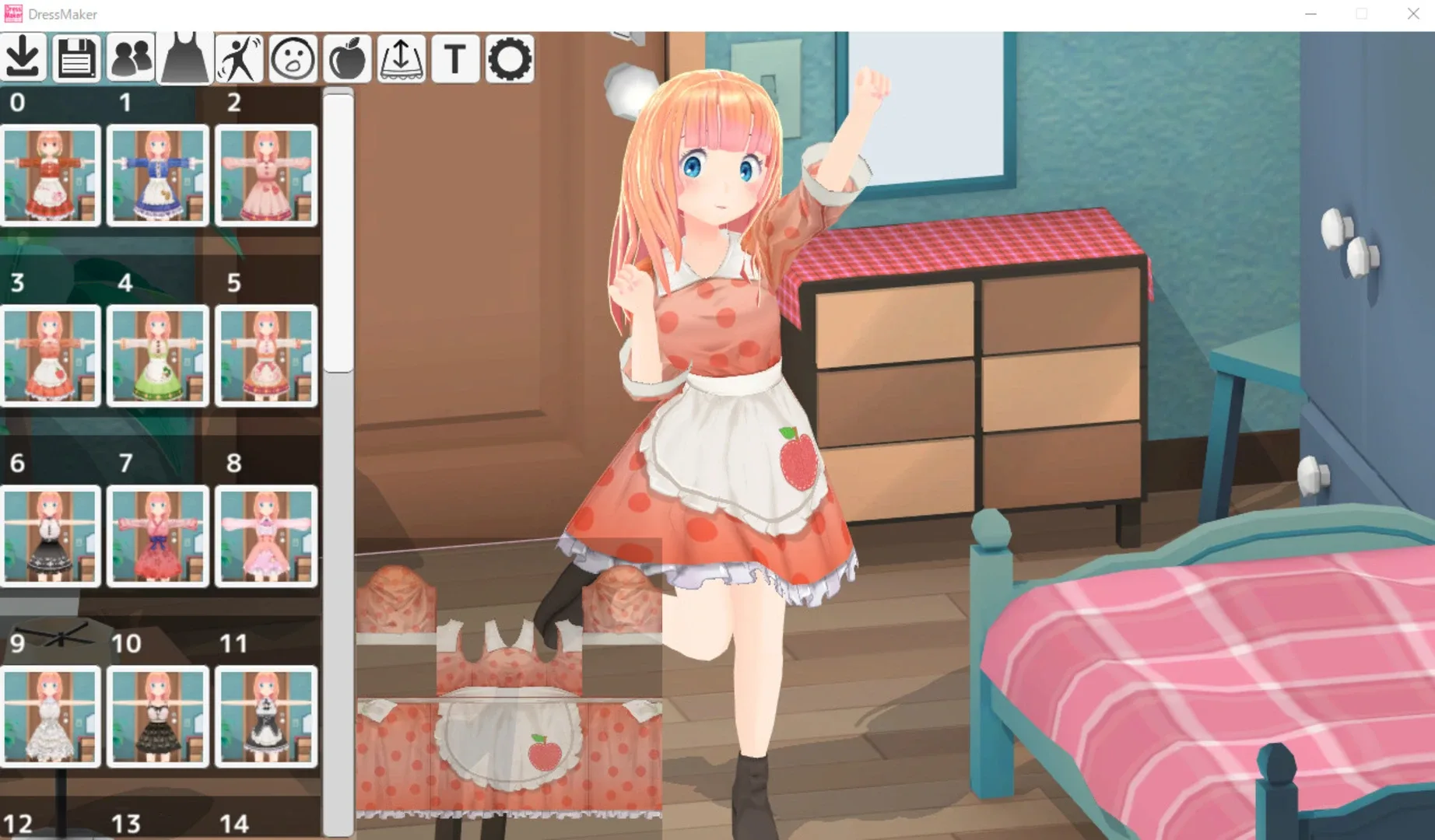This screenshot has width=1435, height=840.
Task: Open the import outfits tool
Action: (23, 57)
